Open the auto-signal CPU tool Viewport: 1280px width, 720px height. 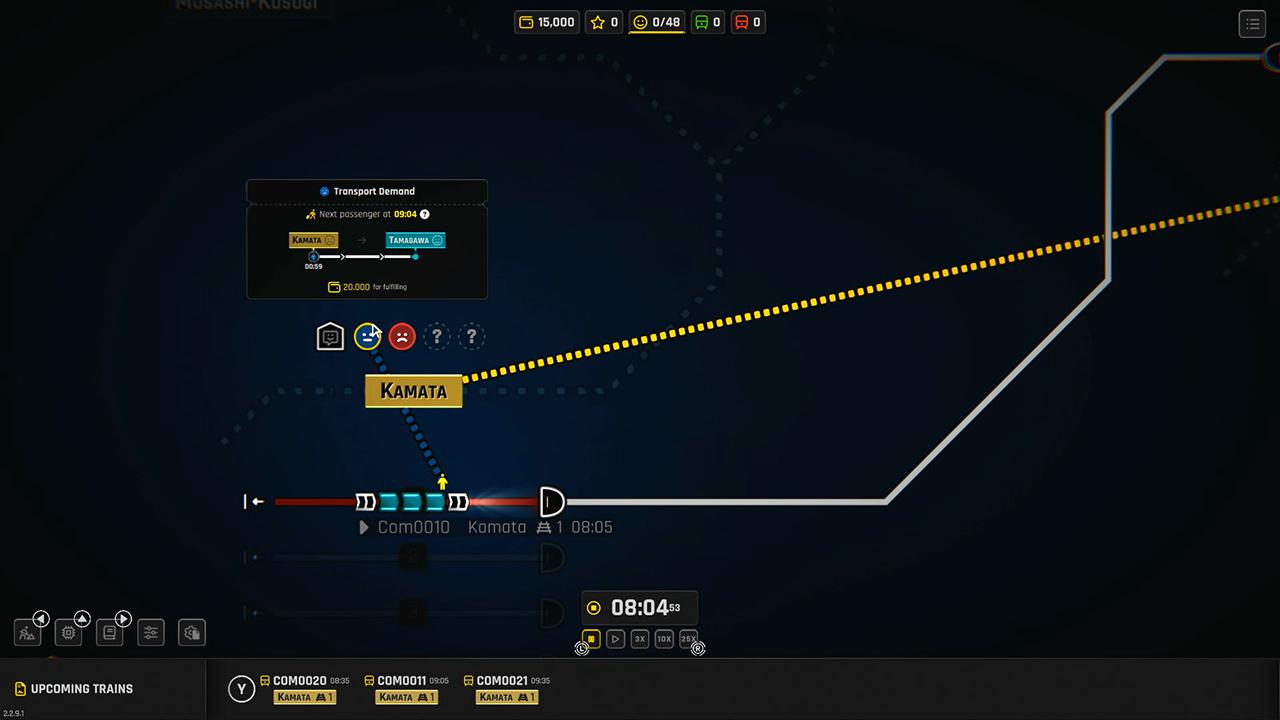coord(68,632)
